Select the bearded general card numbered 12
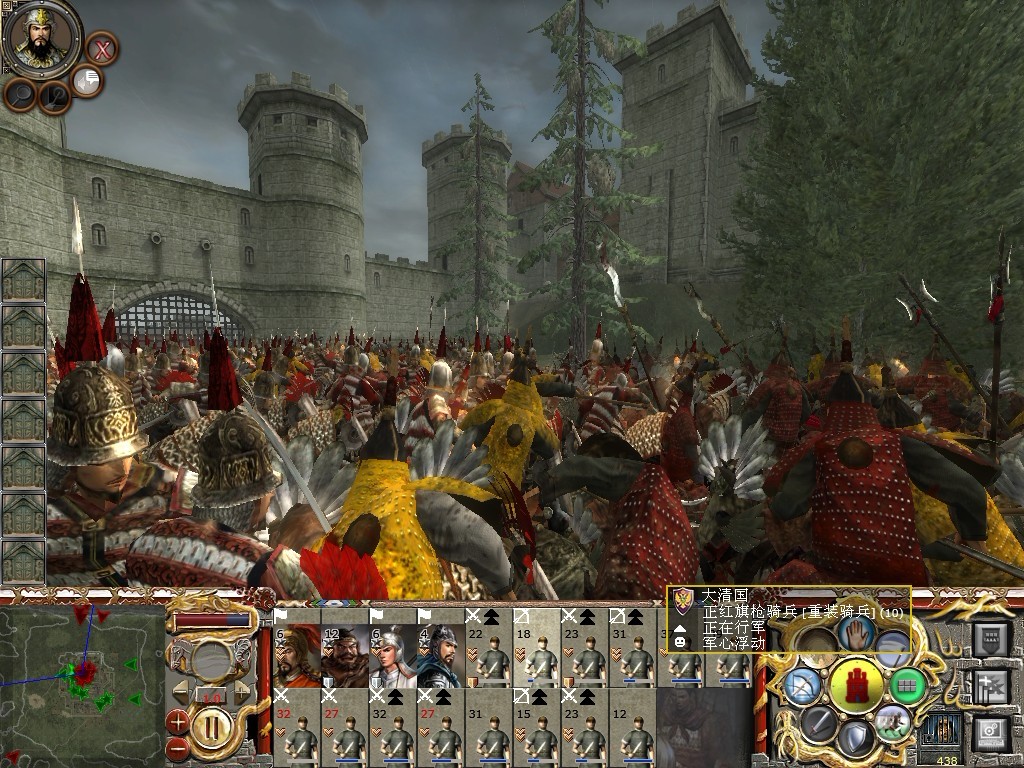This screenshot has height=768, width=1024. point(345,656)
